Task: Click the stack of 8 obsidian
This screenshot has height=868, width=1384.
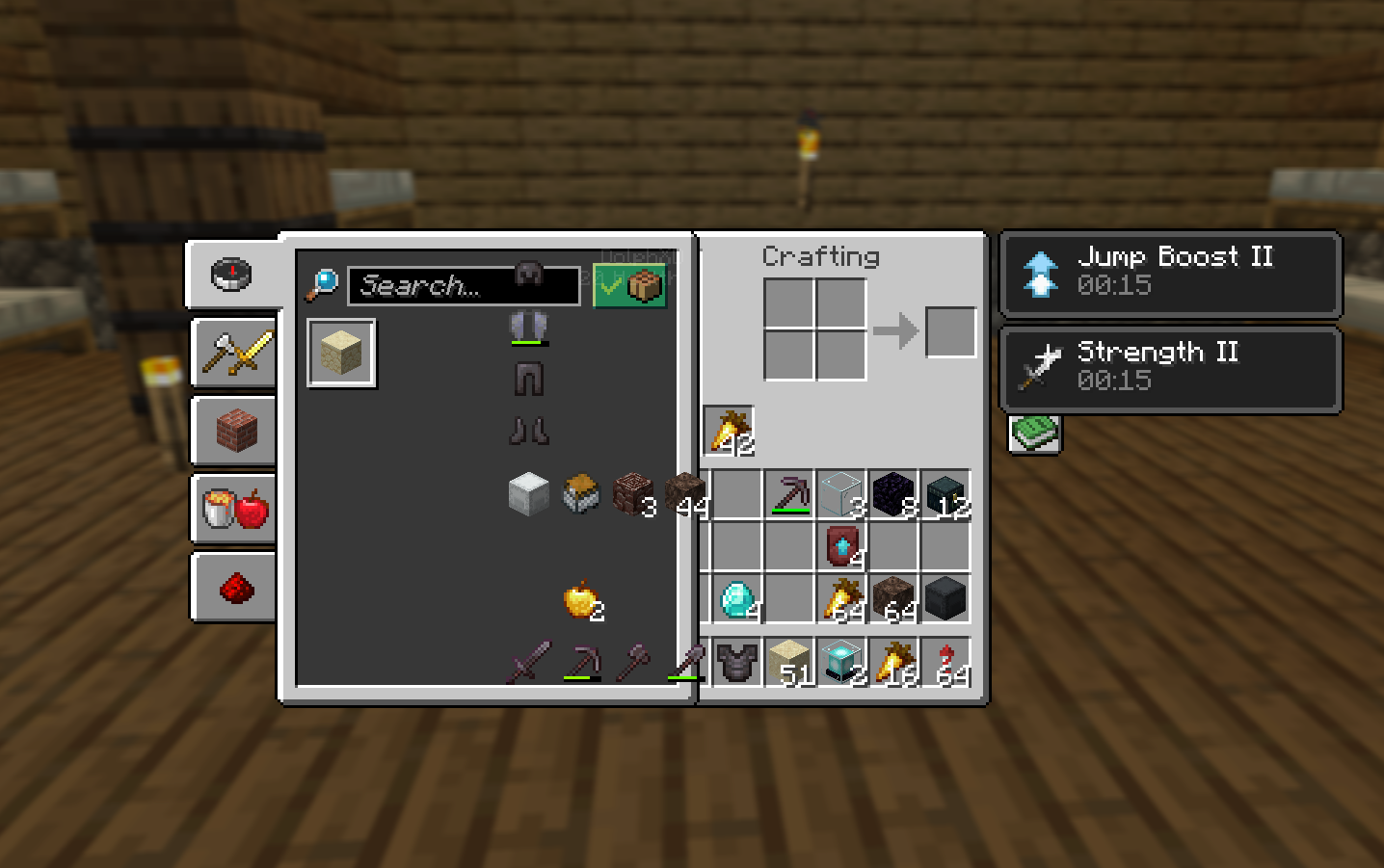Action: [x=893, y=494]
